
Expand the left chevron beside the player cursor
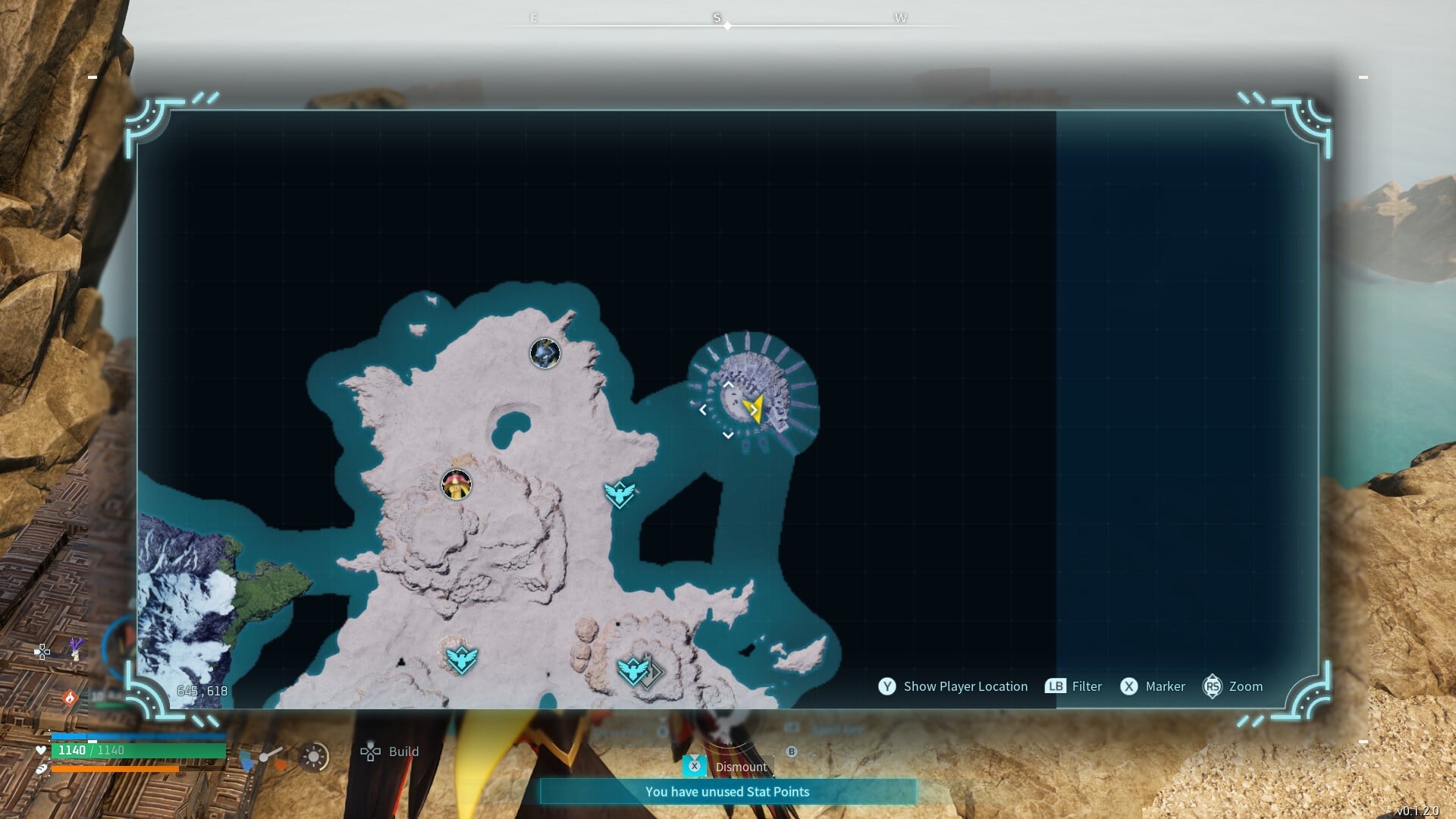[704, 409]
